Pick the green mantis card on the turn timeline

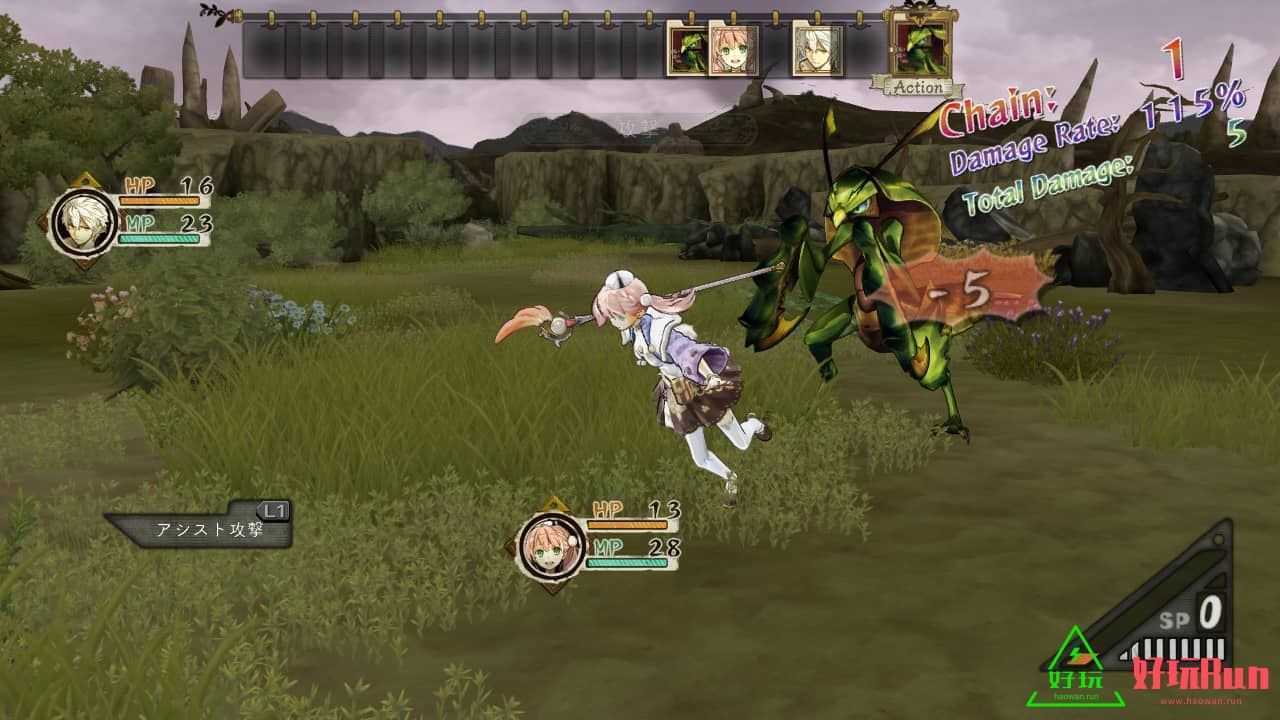[687, 50]
